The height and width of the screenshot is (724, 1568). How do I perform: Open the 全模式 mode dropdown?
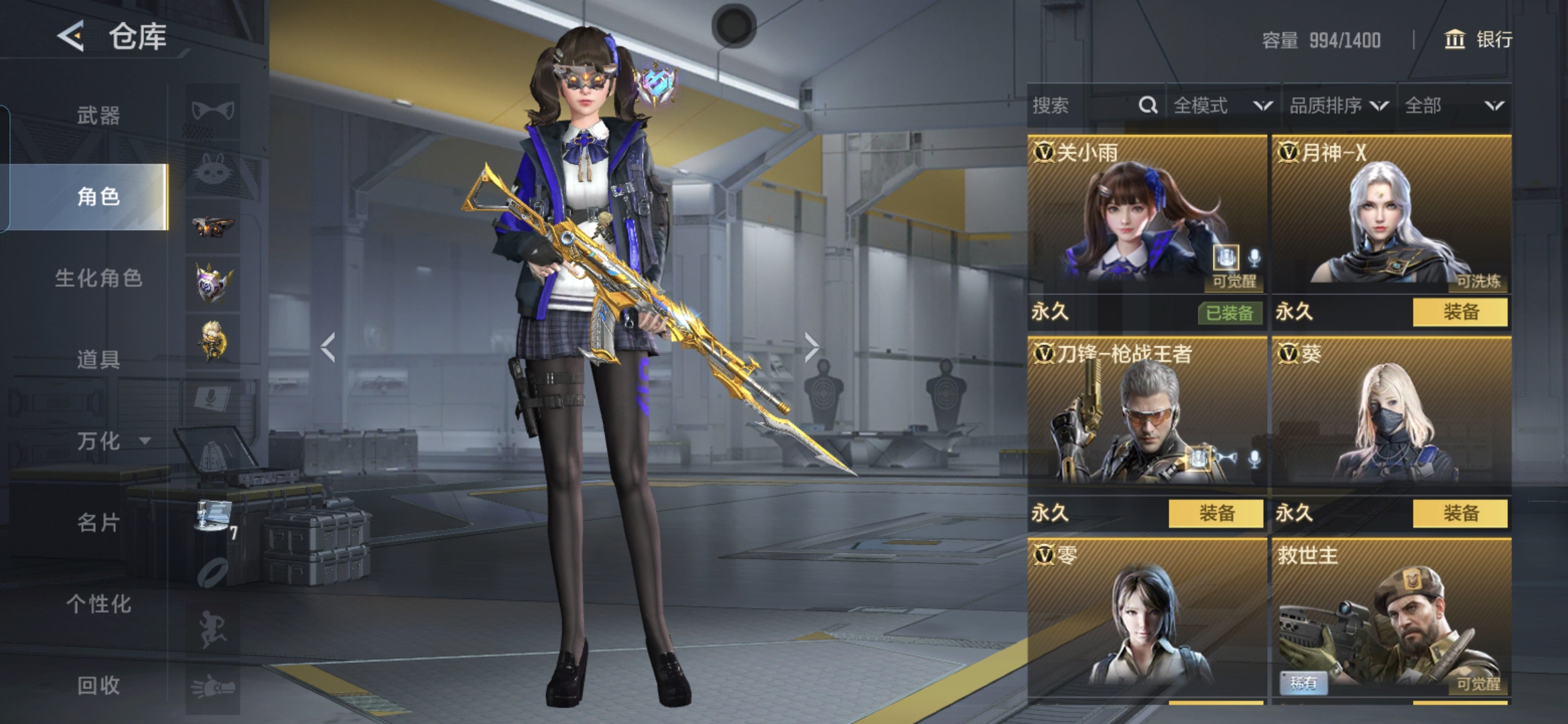[1222, 105]
